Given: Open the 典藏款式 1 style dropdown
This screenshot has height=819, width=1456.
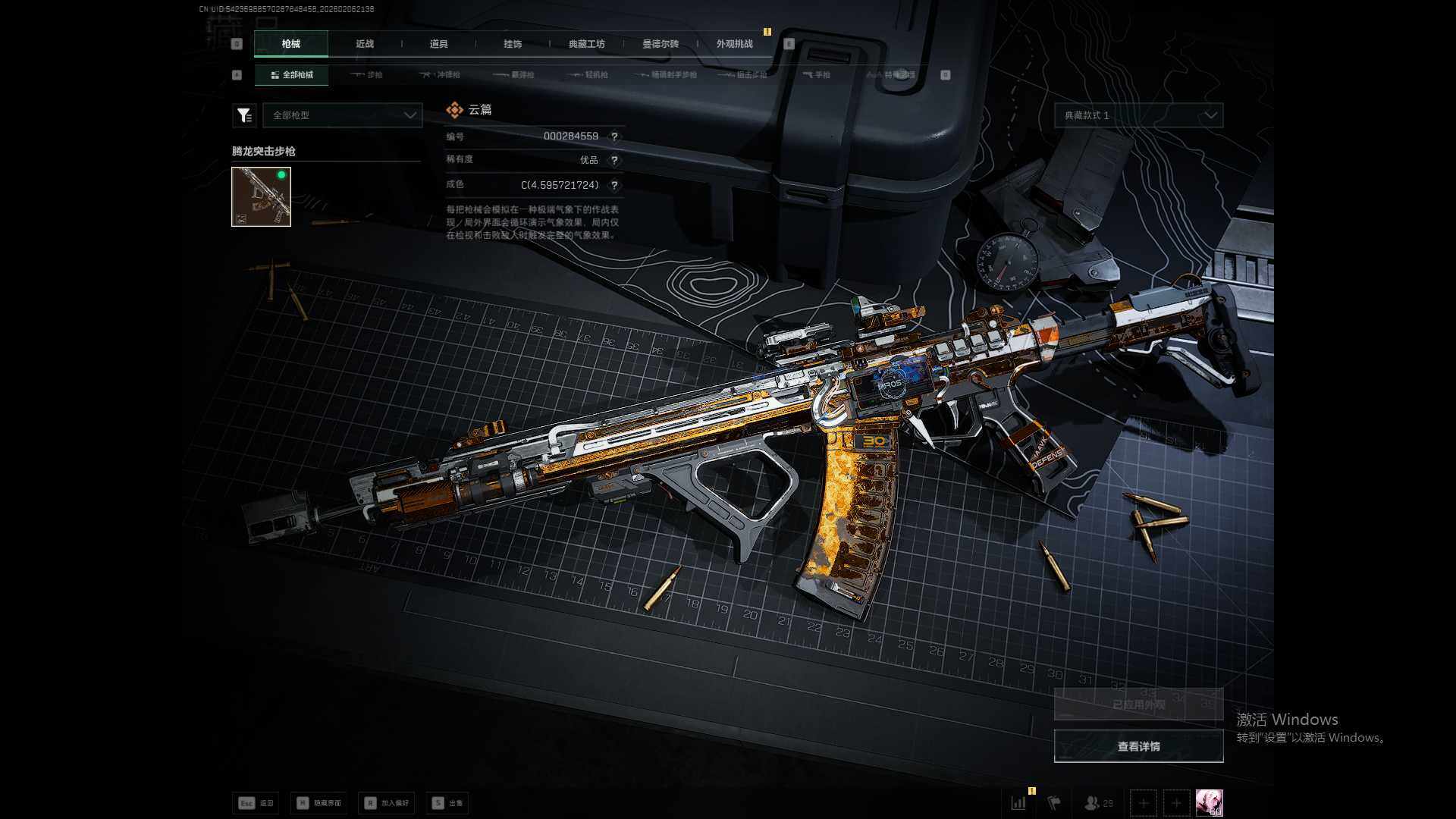Looking at the screenshot, I should [1138, 115].
